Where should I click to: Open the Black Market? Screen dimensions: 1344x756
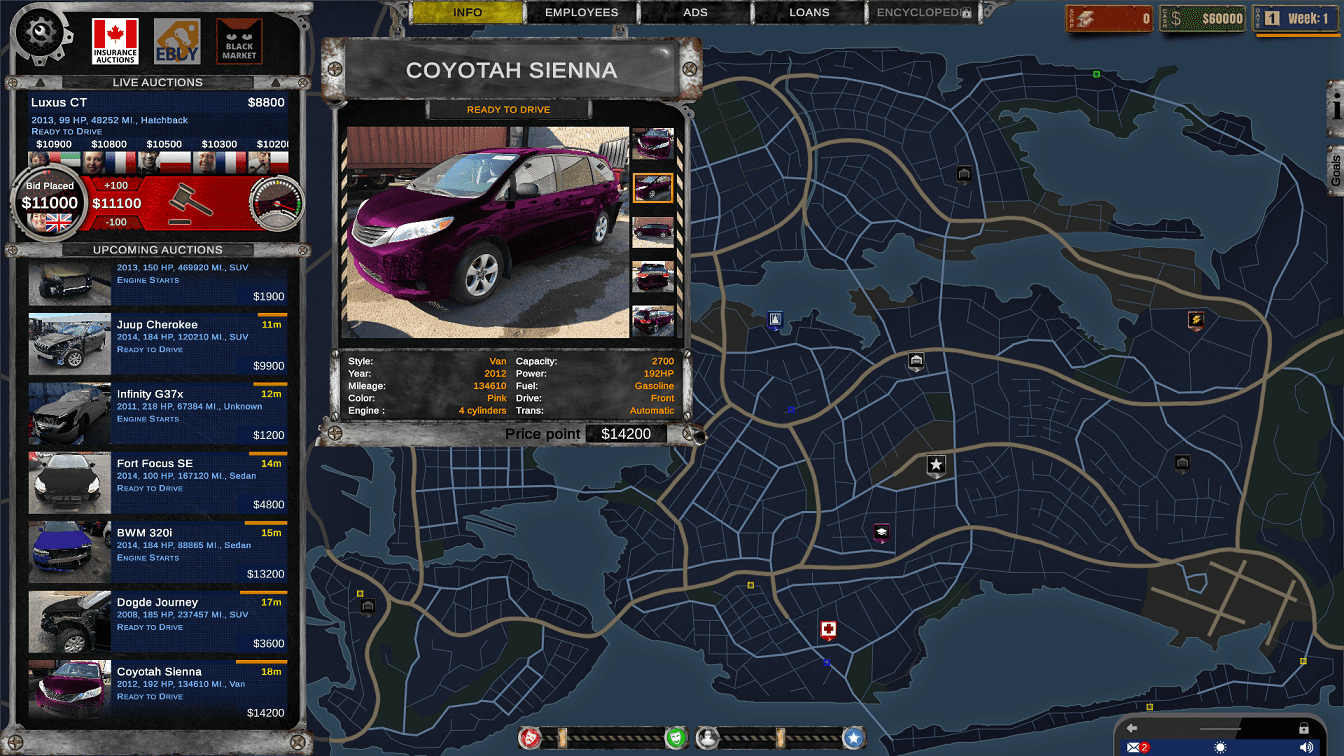click(x=239, y=41)
